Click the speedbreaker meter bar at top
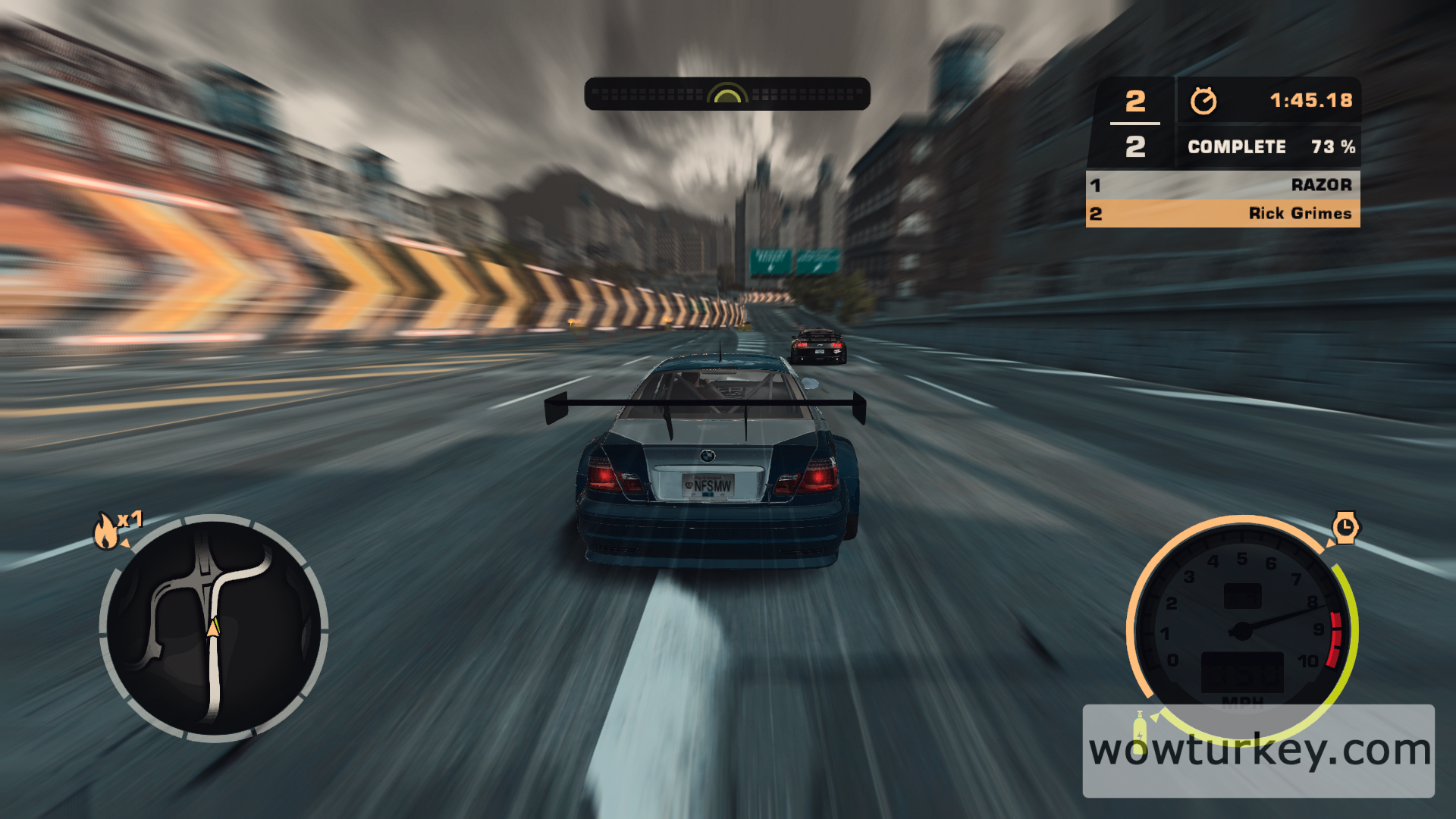Screen dimensions: 1456x819 coord(727,93)
